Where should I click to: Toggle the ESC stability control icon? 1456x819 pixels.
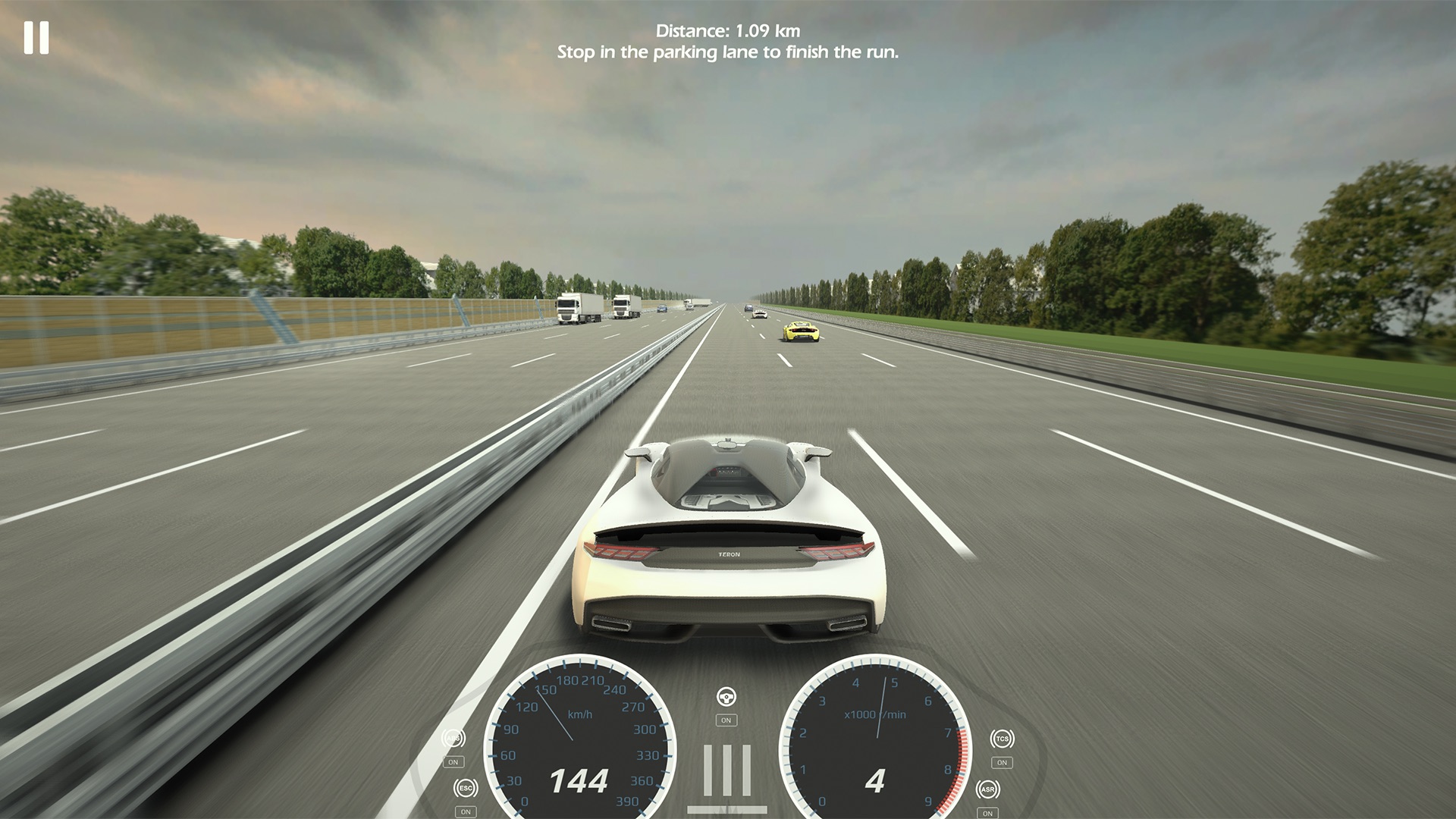pyautogui.click(x=466, y=789)
